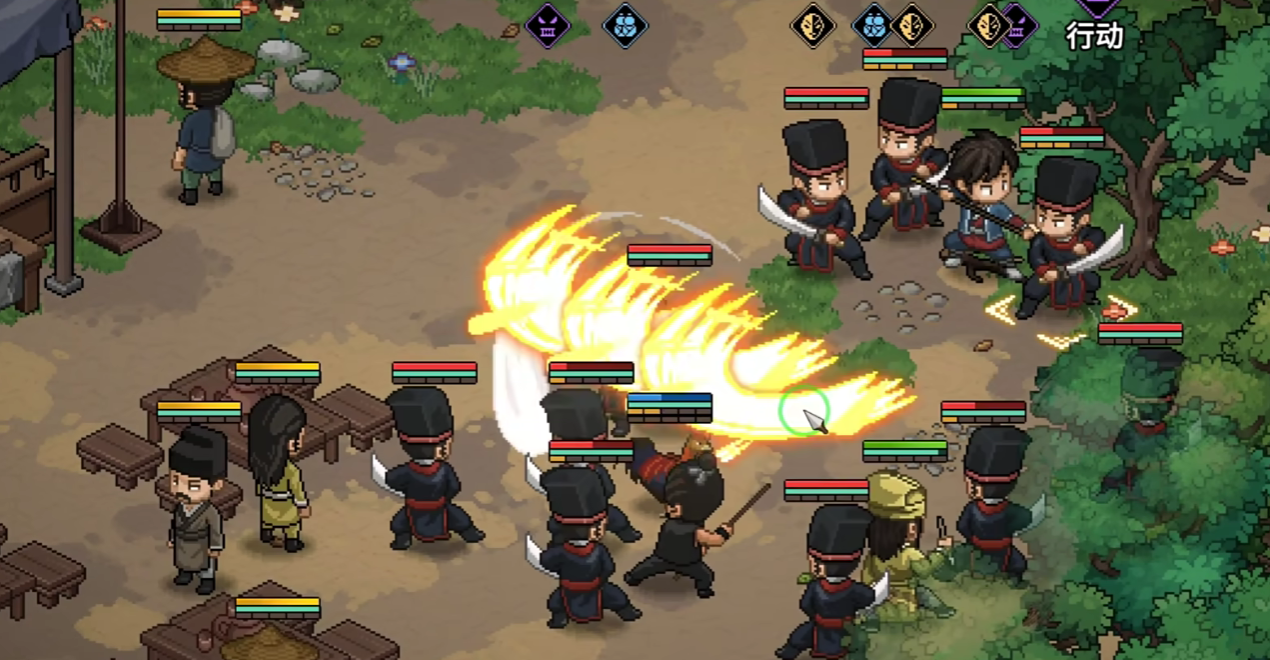Image resolution: width=1270 pixels, height=660 pixels.
Task: Click the standalone blue fist turn-order icon
Action: [x=625, y=25]
